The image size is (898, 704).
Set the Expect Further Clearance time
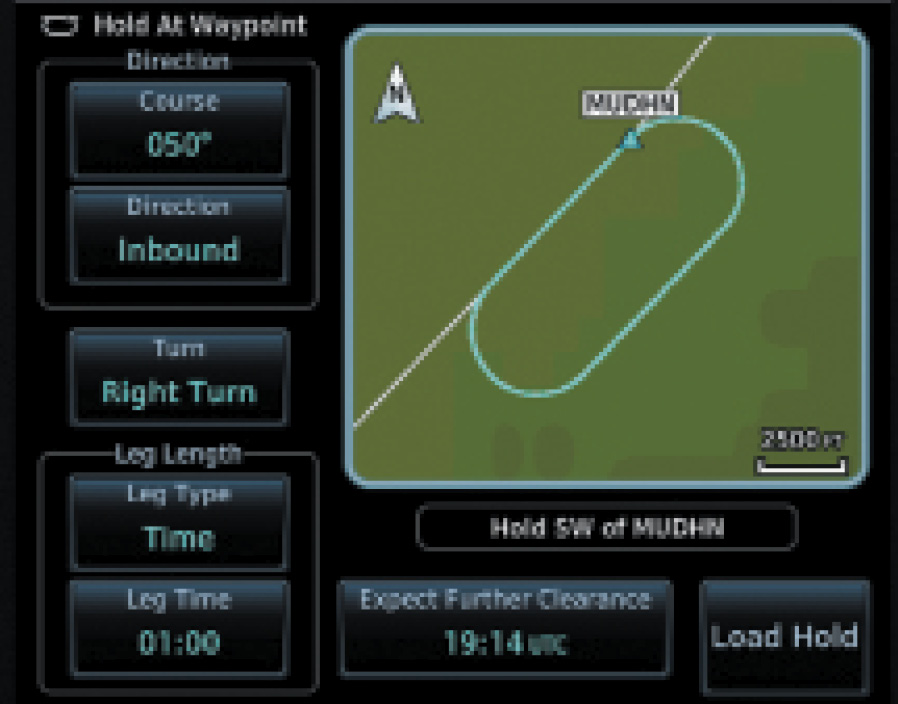[x=505, y=627]
